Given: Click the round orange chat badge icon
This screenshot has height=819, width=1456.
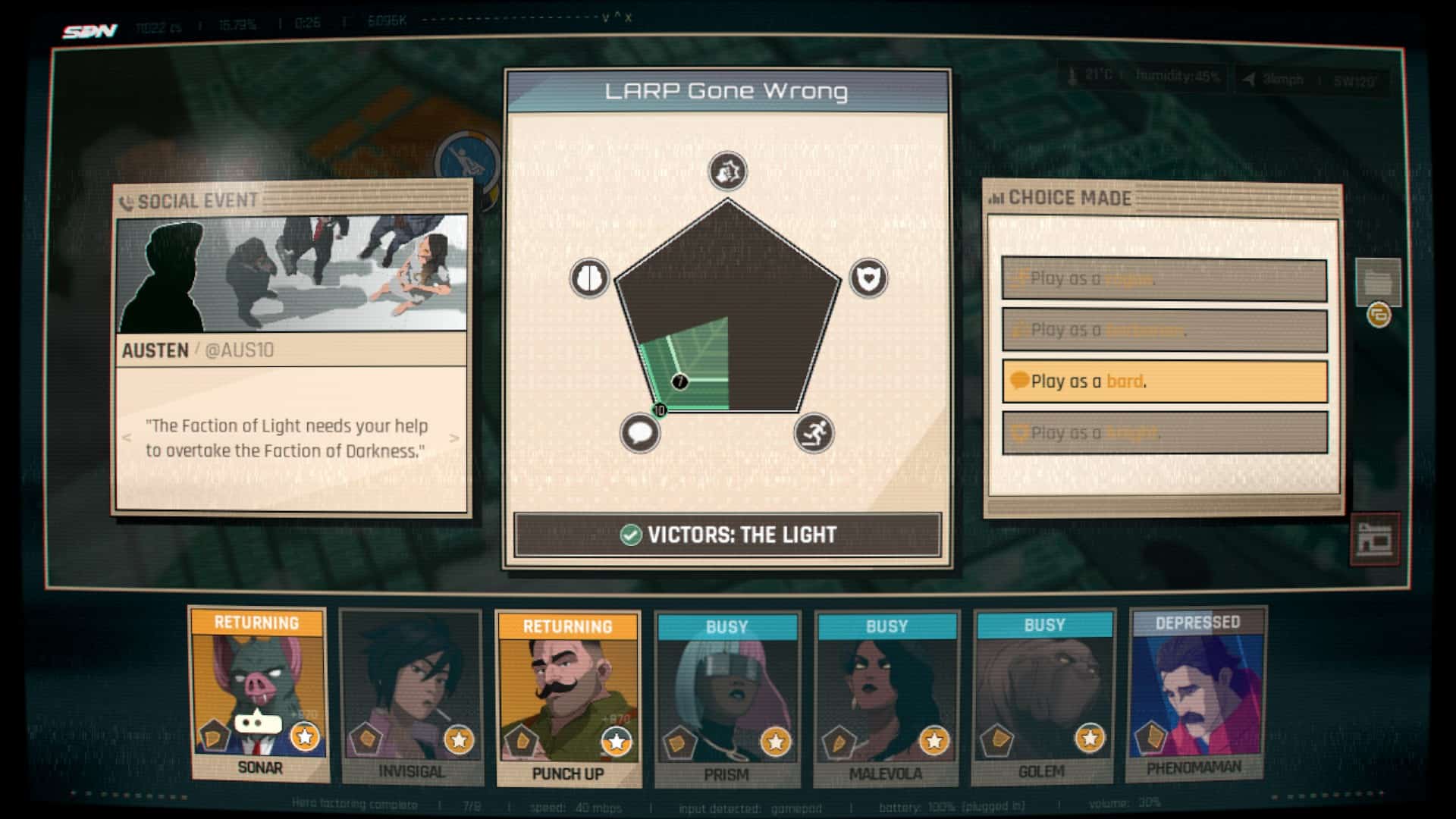Looking at the screenshot, I should (1379, 315).
